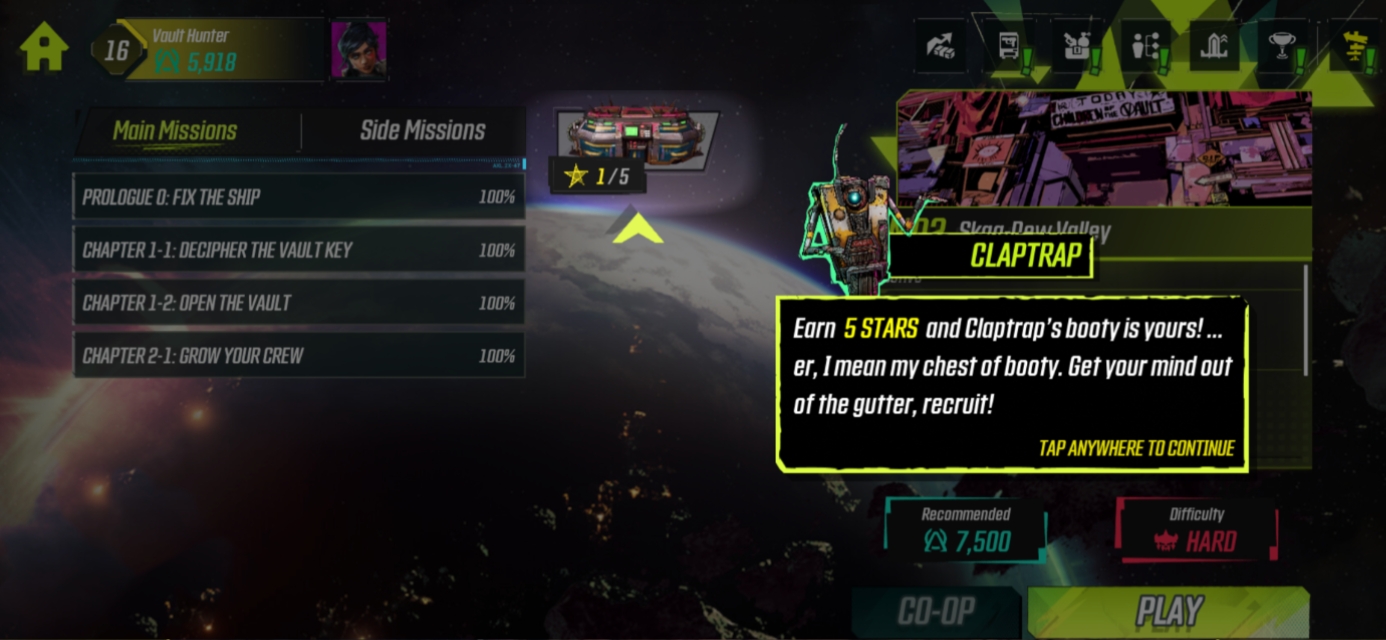Select Prologue 0: Fix the Ship
1386x640 pixels.
pyautogui.click(x=299, y=197)
